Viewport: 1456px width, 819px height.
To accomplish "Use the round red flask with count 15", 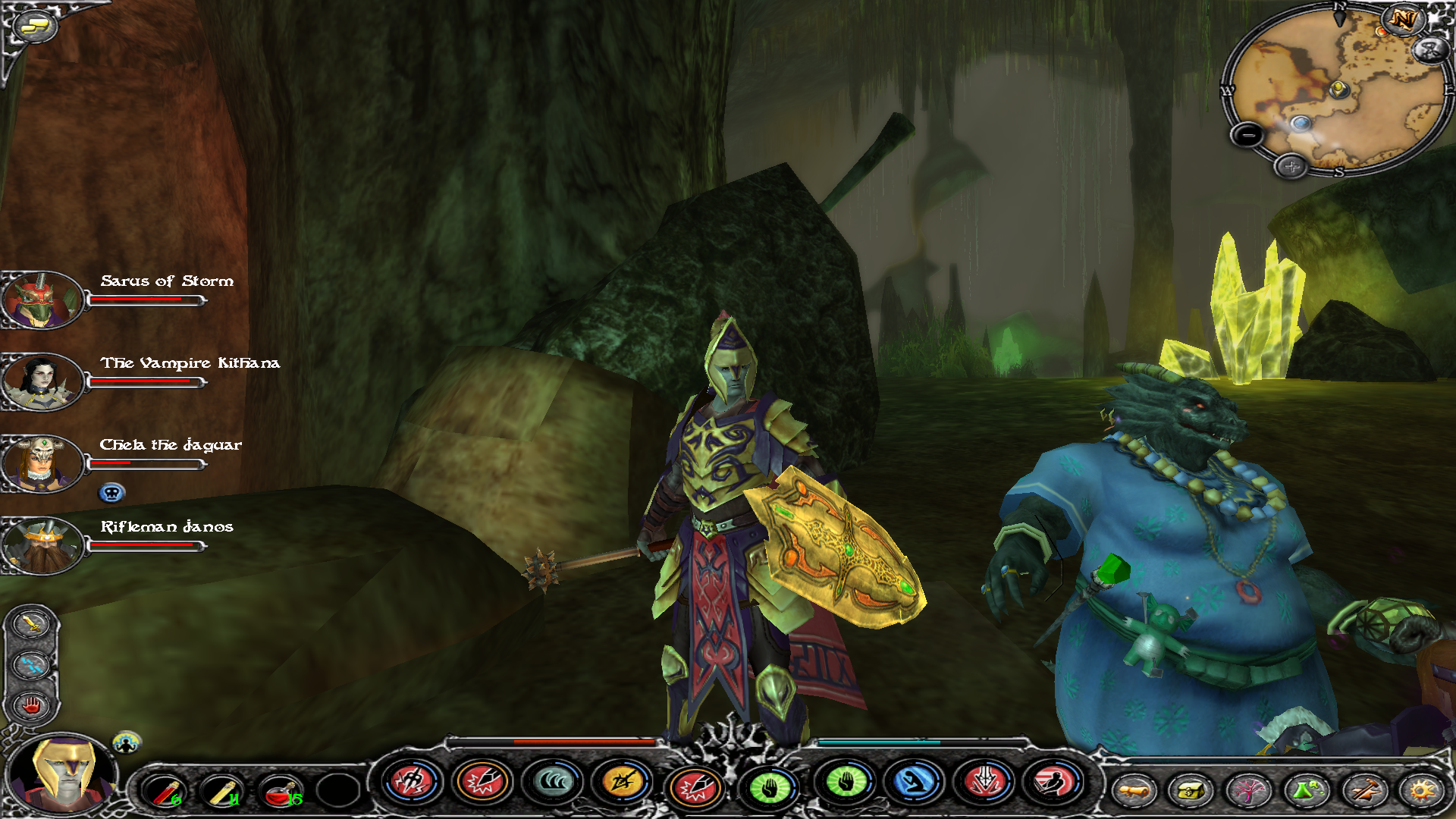I will 281,791.
